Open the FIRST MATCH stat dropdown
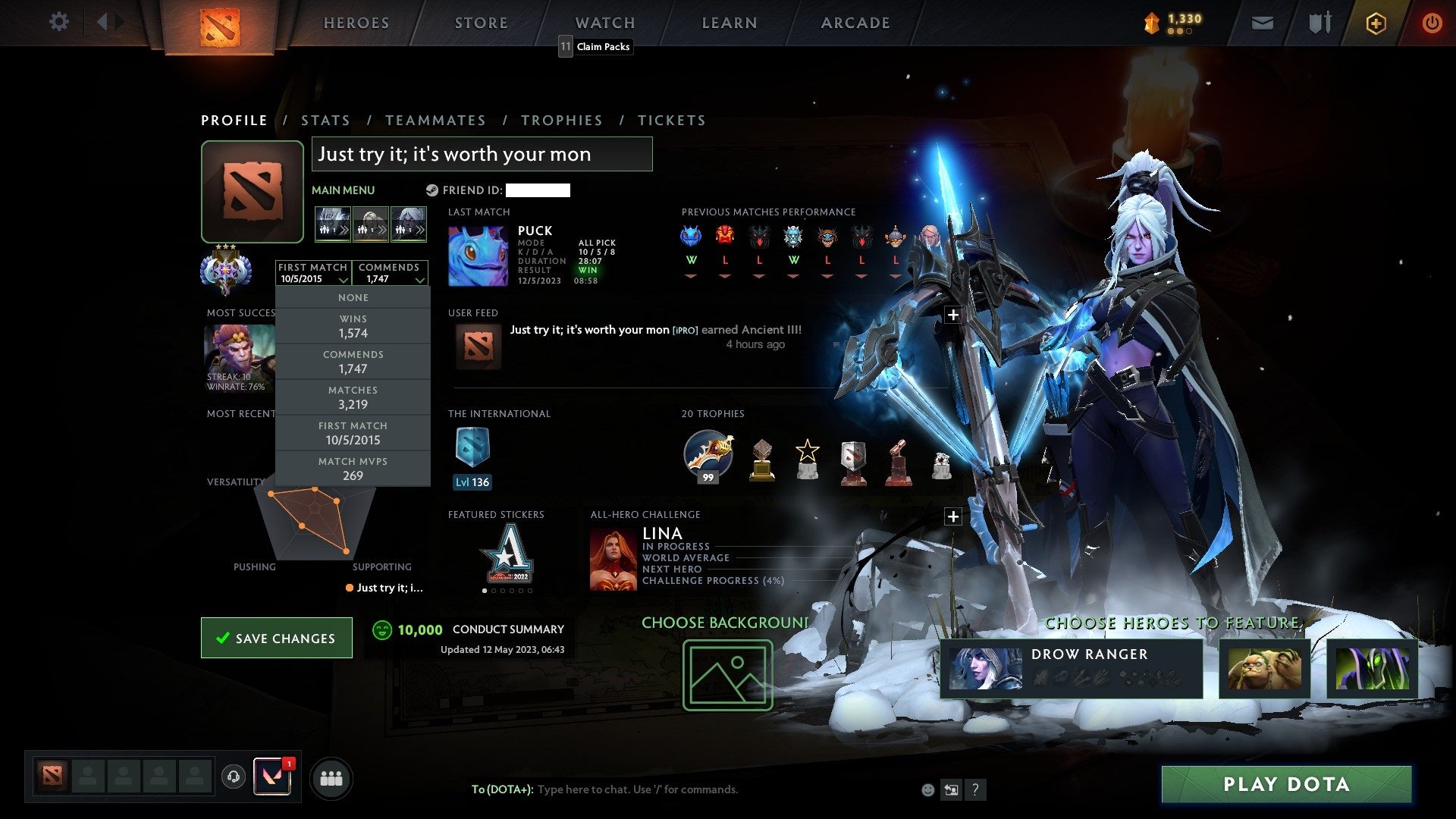1456x819 pixels. click(x=313, y=273)
